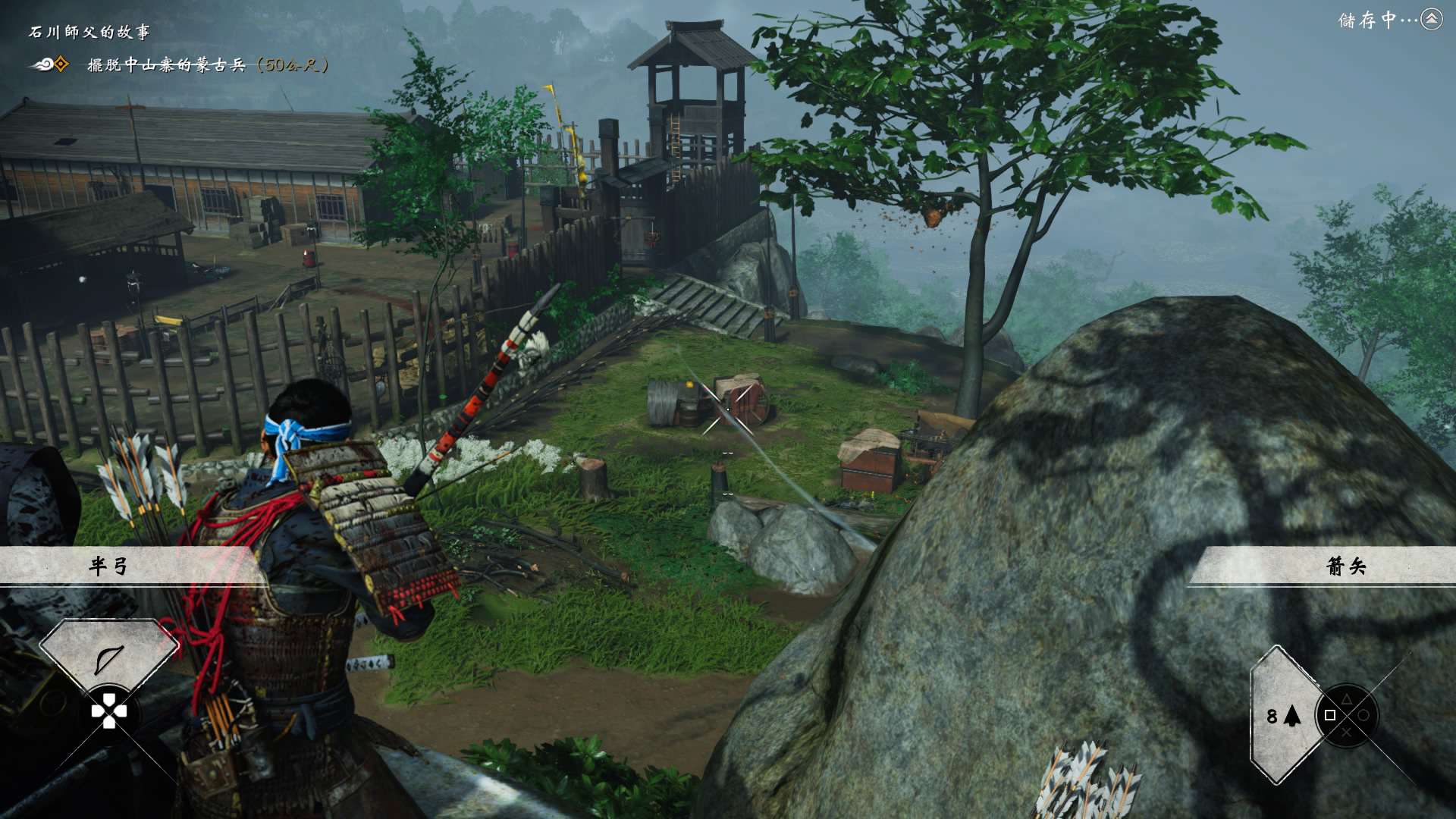Select the half bow weapon icon
1456x819 pixels.
(108, 658)
